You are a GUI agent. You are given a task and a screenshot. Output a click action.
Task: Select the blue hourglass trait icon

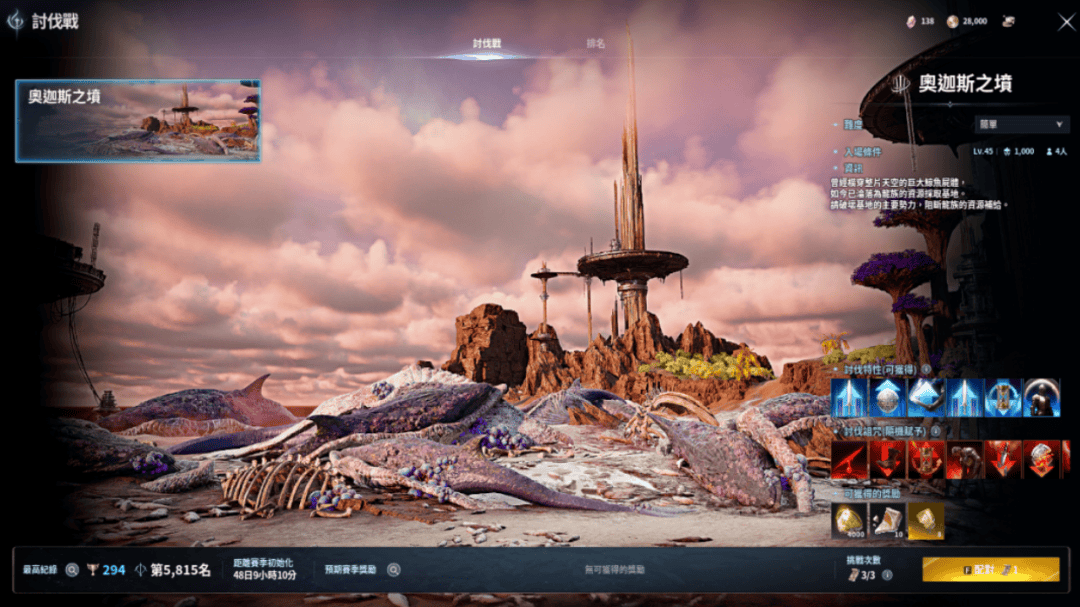(1003, 398)
